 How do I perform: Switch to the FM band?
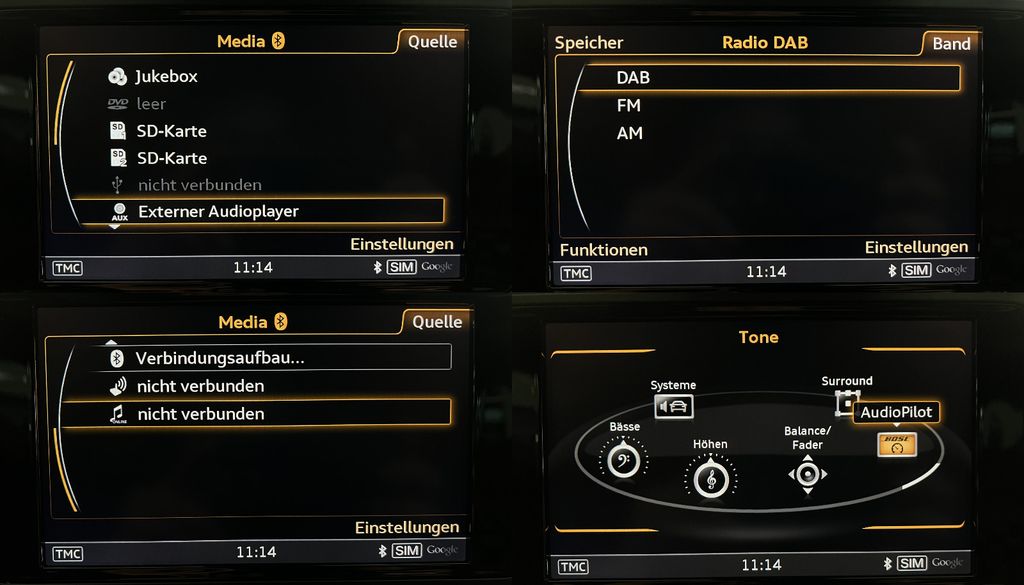coord(629,105)
